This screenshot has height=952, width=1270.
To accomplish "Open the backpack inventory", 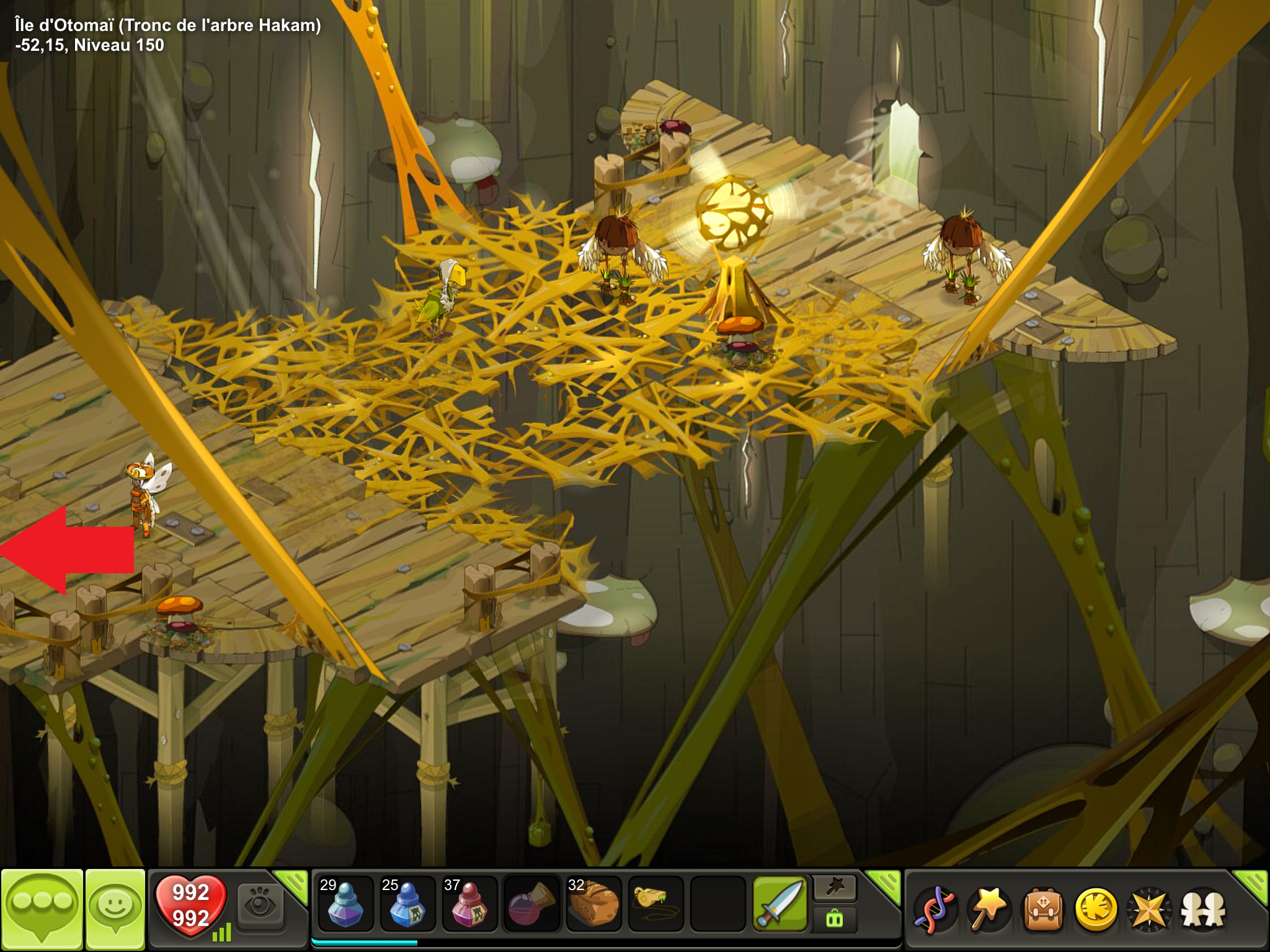I will 1042,910.
